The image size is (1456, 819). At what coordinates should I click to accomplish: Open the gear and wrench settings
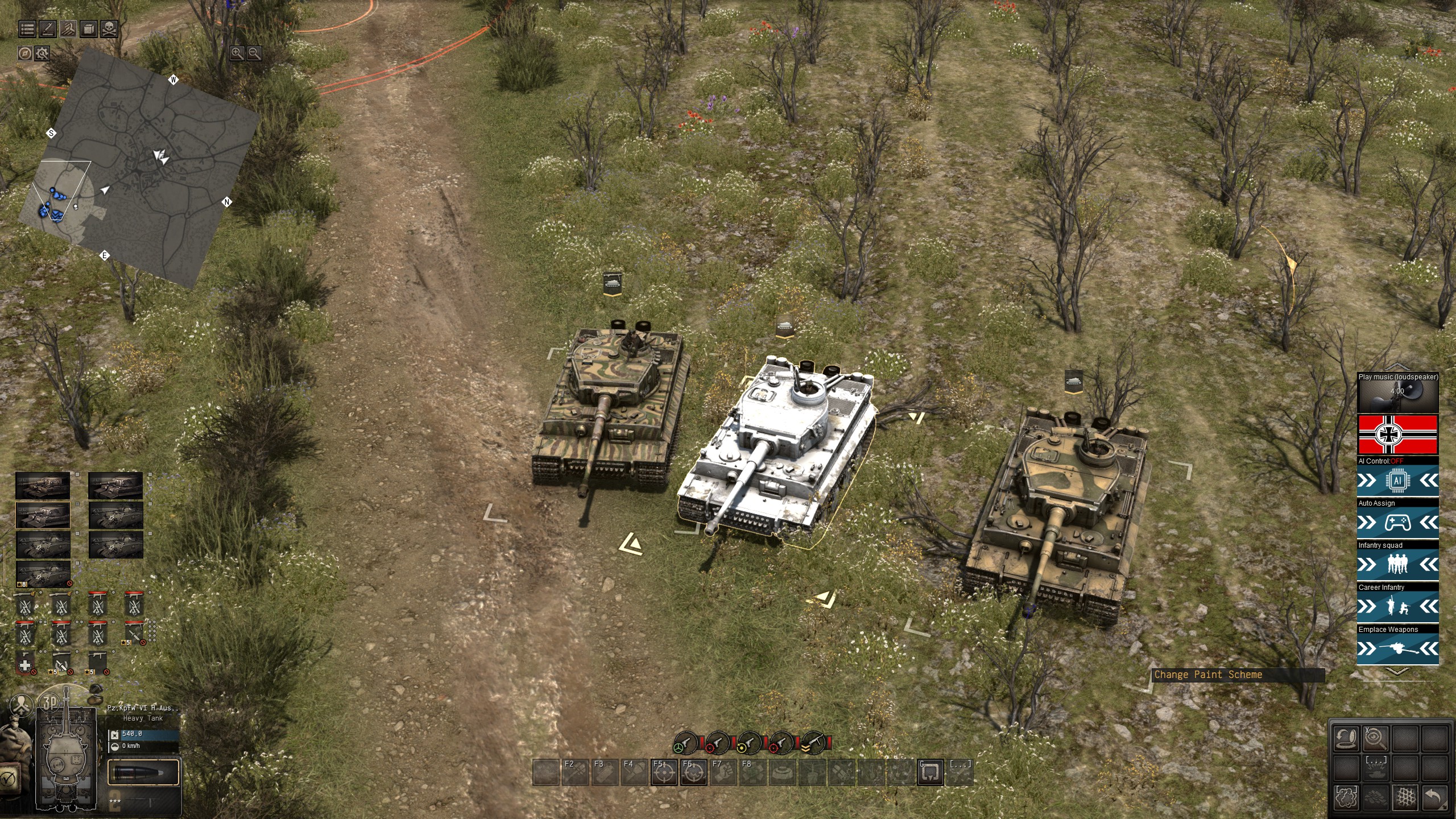coord(42,53)
